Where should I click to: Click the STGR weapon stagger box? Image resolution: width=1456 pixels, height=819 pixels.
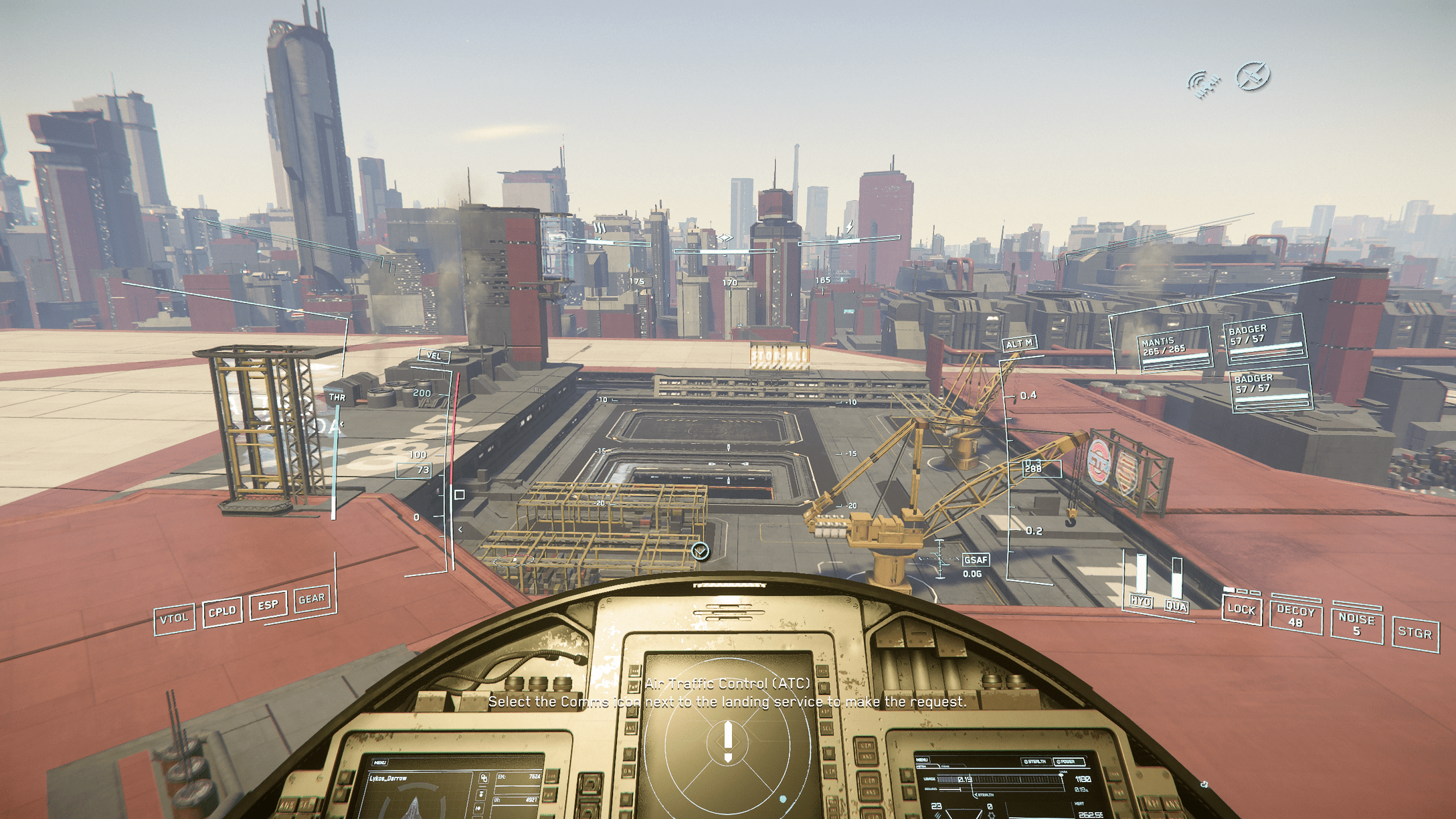point(1415,633)
